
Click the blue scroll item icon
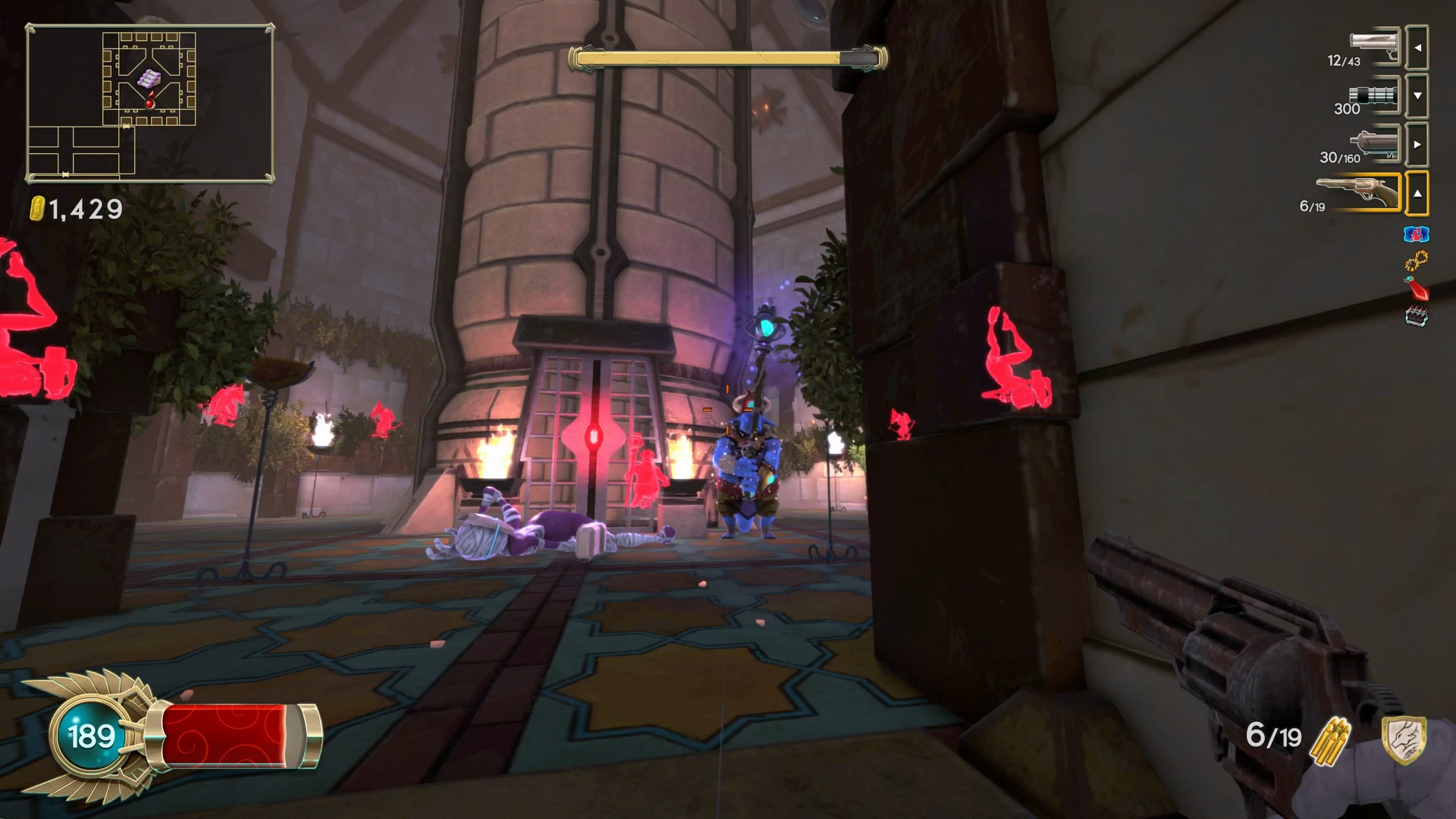(x=1416, y=234)
